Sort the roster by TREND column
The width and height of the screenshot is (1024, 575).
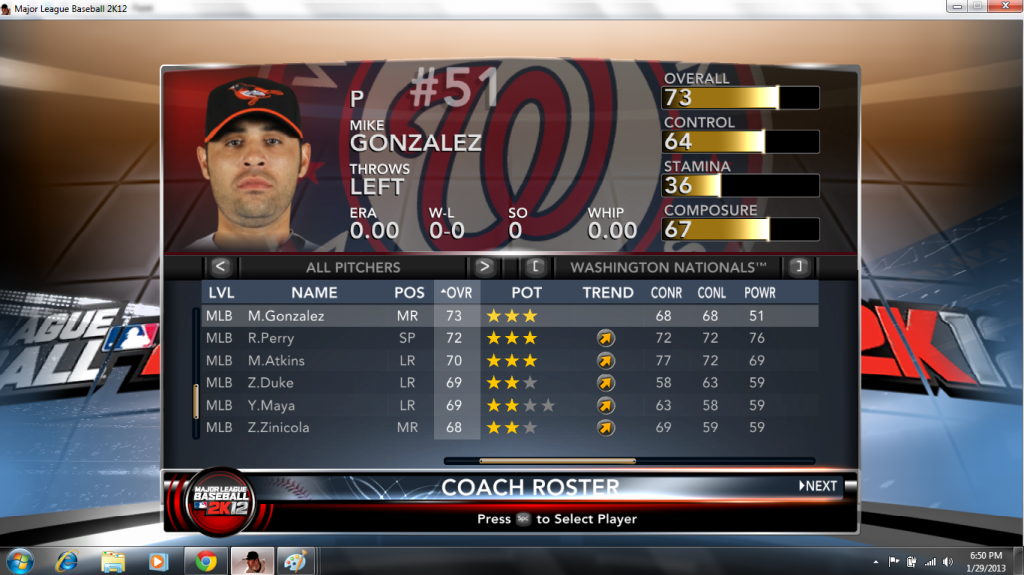click(608, 293)
